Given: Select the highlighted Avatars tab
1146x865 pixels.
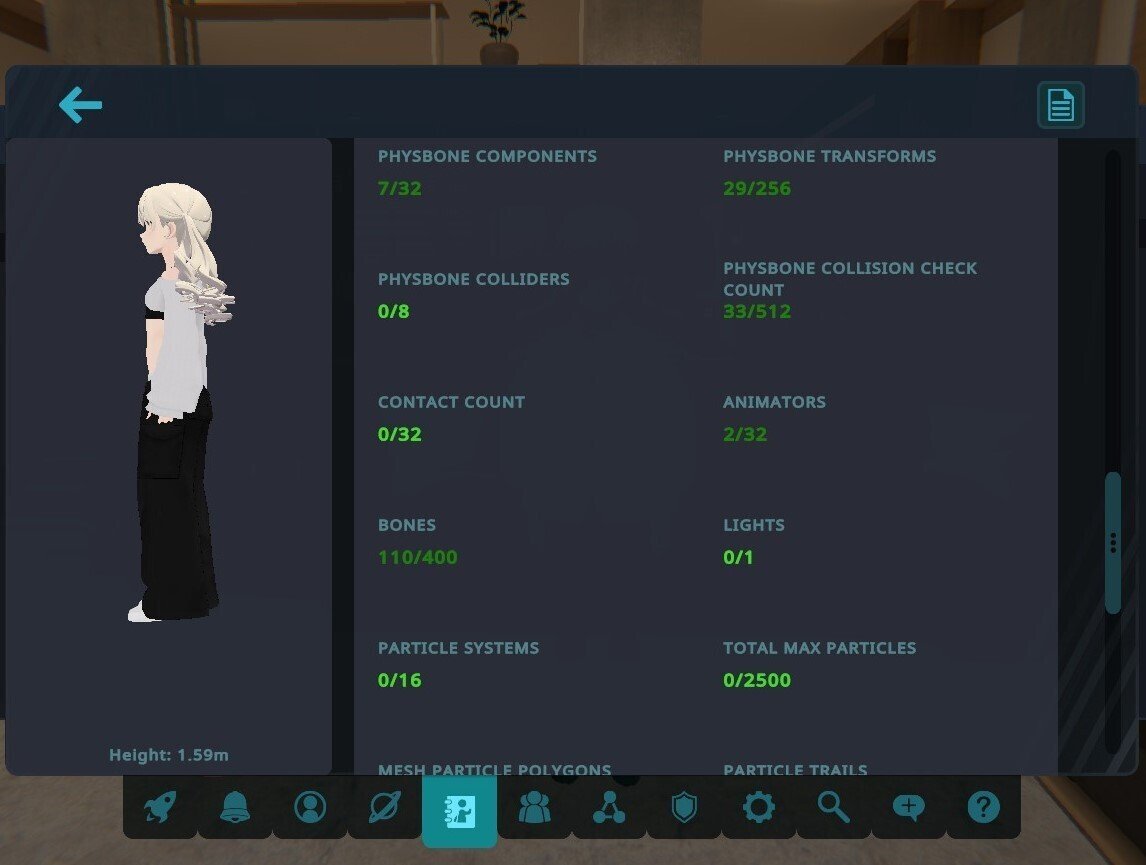Looking at the screenshot, I should 460,809.
